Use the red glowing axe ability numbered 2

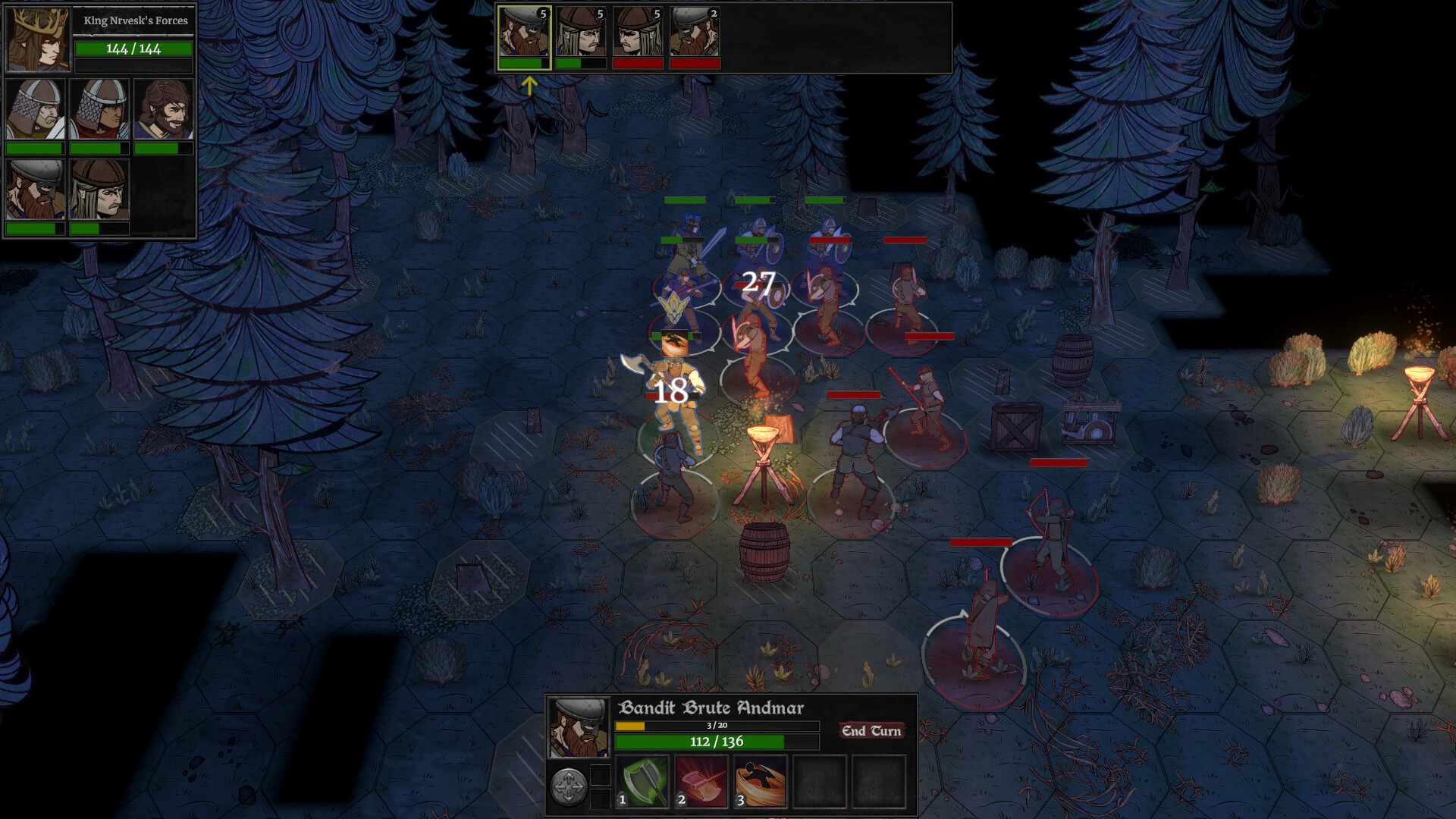click(x=701, y=781)
